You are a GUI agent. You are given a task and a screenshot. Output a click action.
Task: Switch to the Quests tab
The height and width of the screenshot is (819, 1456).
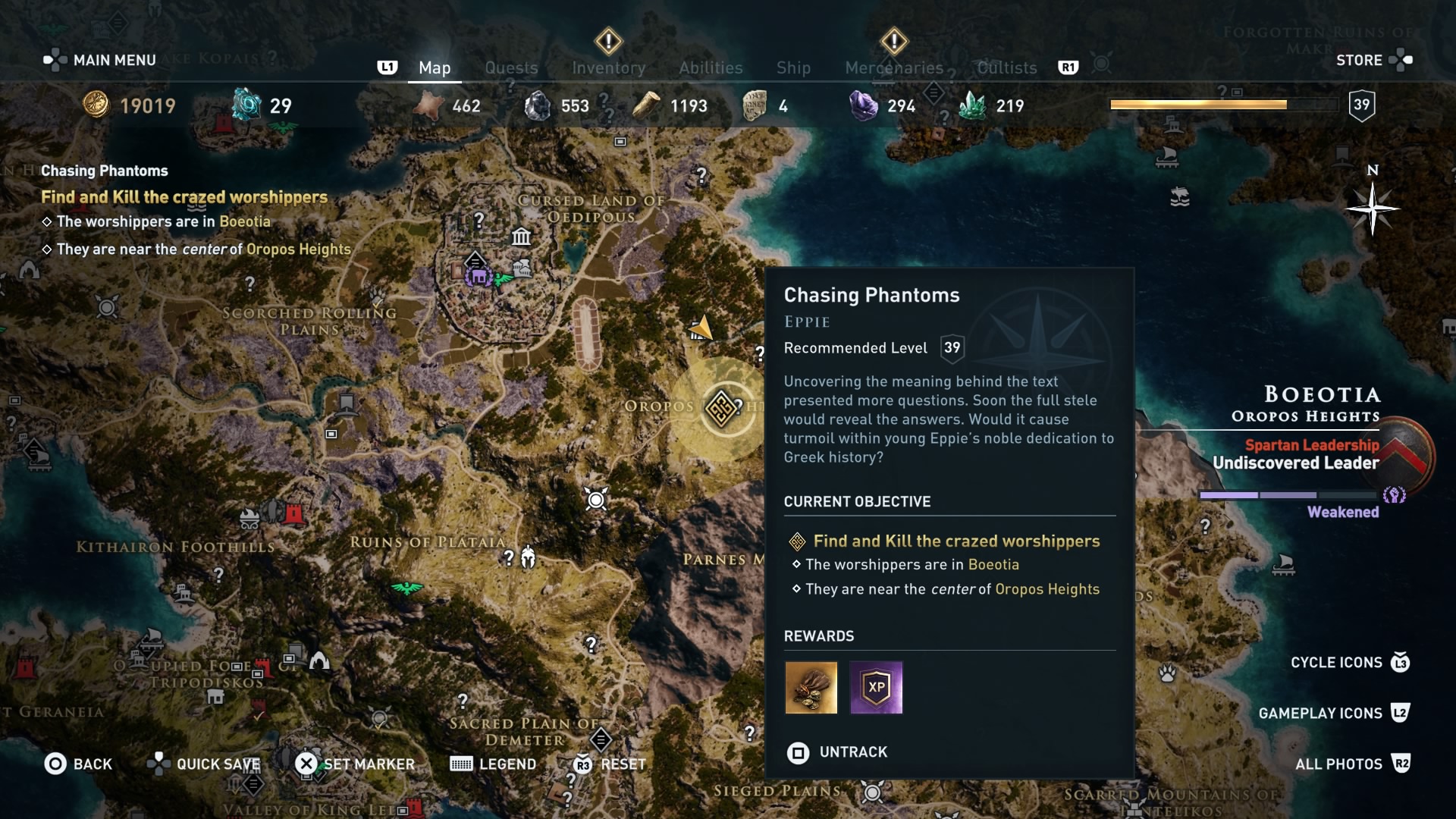coord(511,67)
